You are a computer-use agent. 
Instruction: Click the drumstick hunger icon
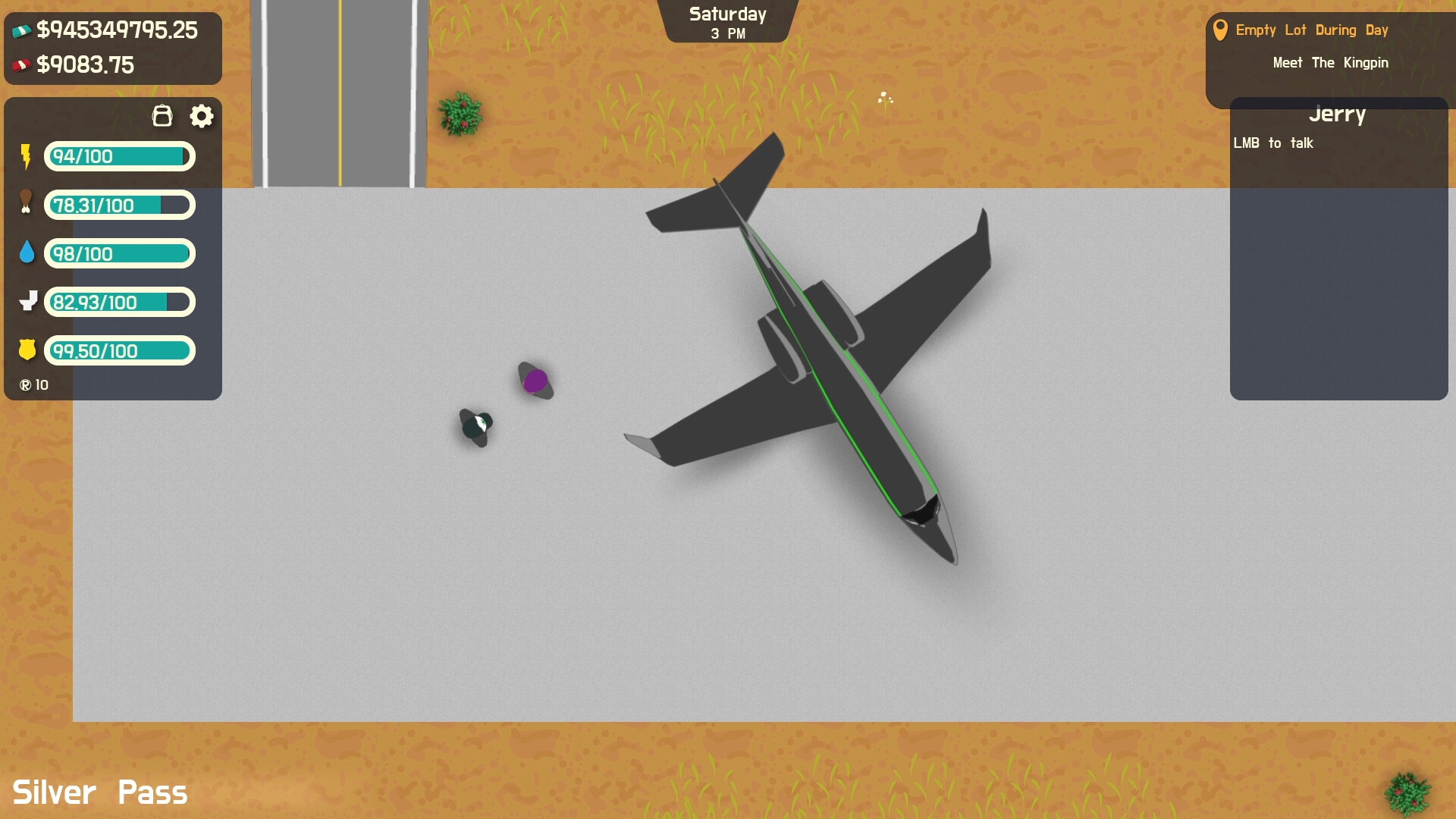tap(27, 205)
